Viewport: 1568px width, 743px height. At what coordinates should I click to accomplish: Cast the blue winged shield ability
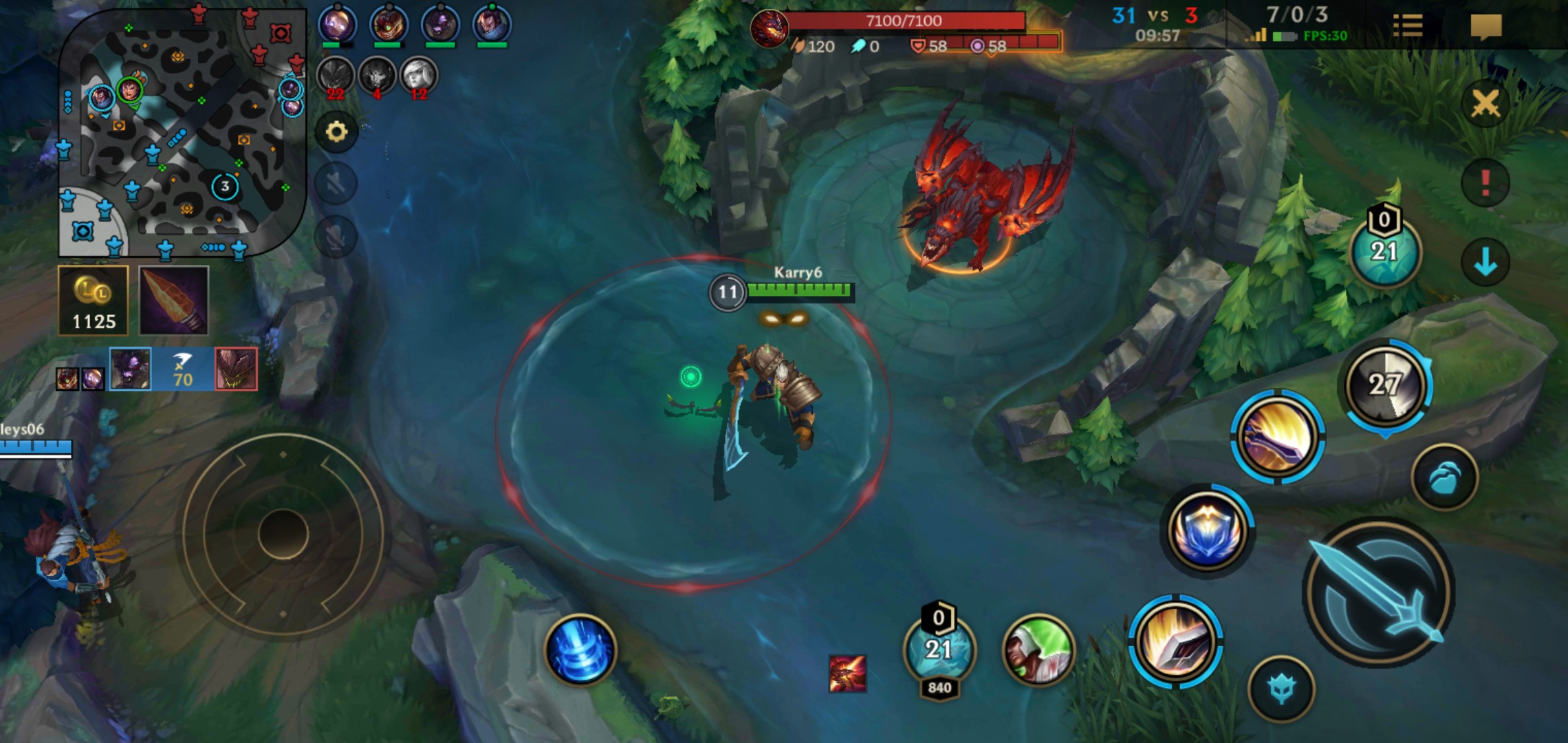coord(1207,530)
